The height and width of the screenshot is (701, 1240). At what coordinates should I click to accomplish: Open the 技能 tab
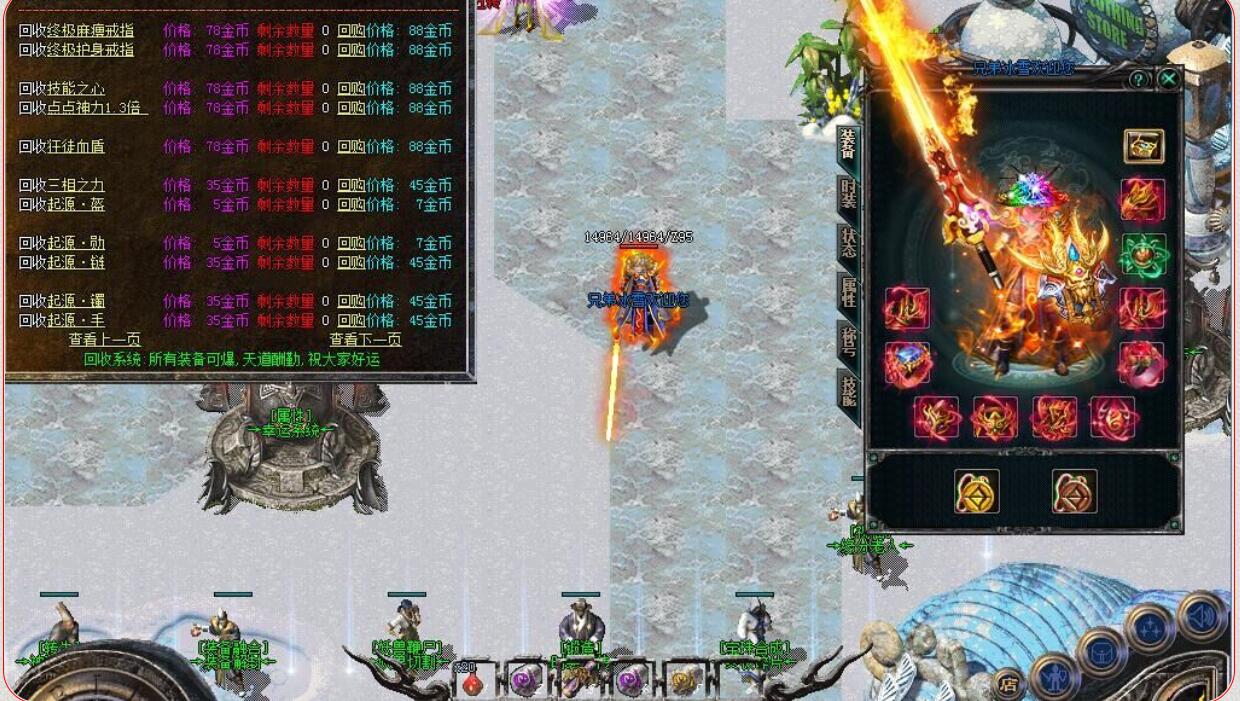pos(848,390)
